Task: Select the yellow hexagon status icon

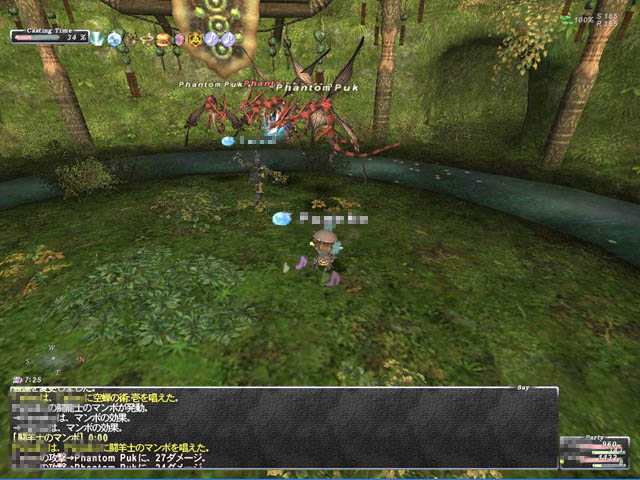Action: click(x=195, y=39)
